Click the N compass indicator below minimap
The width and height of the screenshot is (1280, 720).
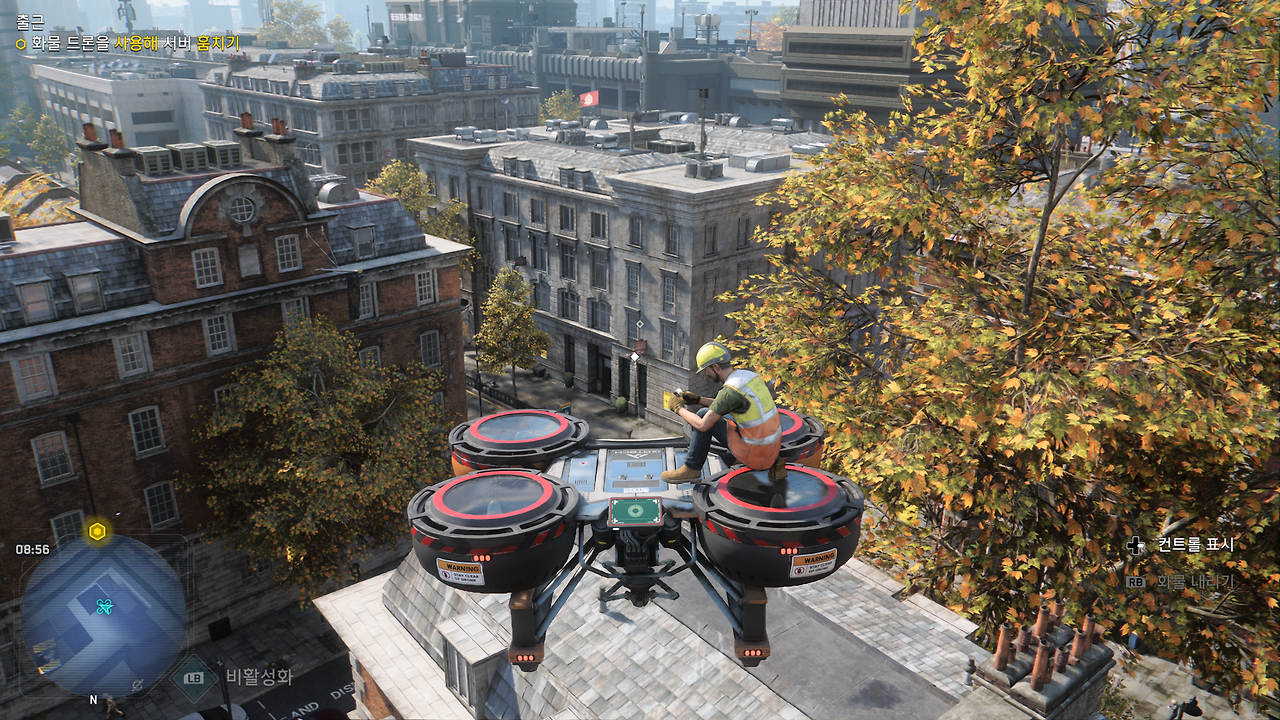[x=92, y=700]
